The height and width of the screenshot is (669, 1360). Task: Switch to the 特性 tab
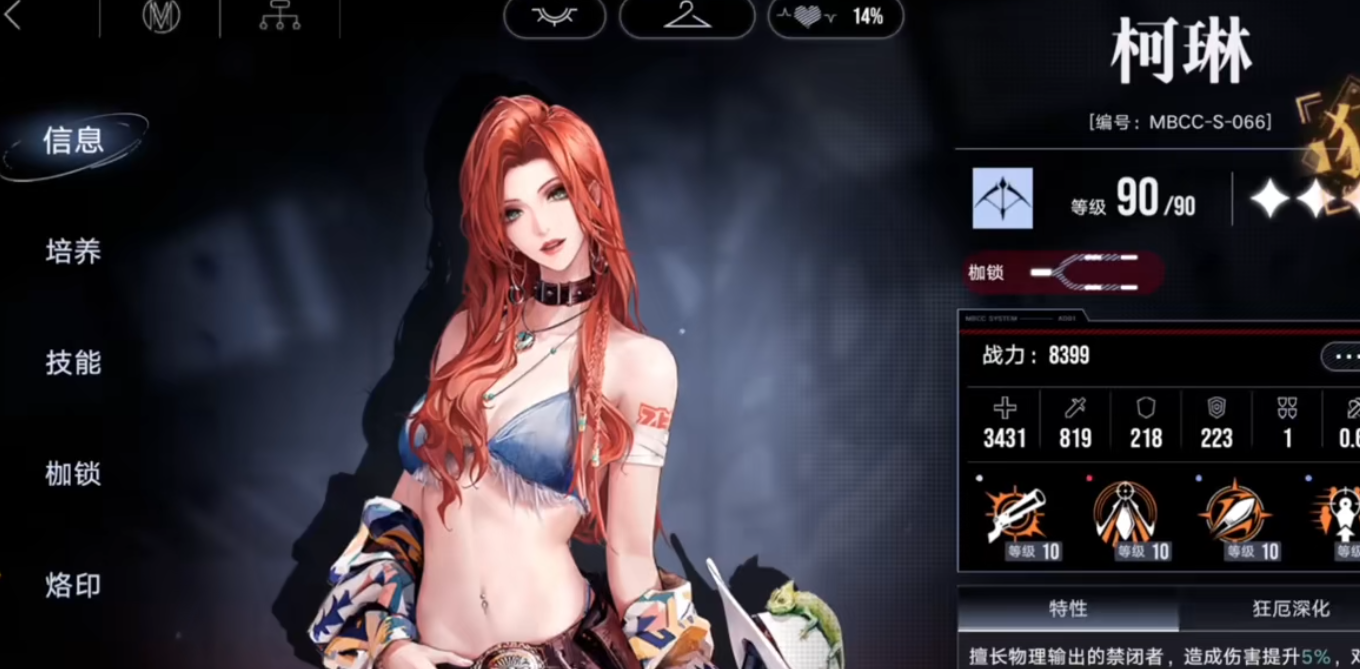[1068, 608]
